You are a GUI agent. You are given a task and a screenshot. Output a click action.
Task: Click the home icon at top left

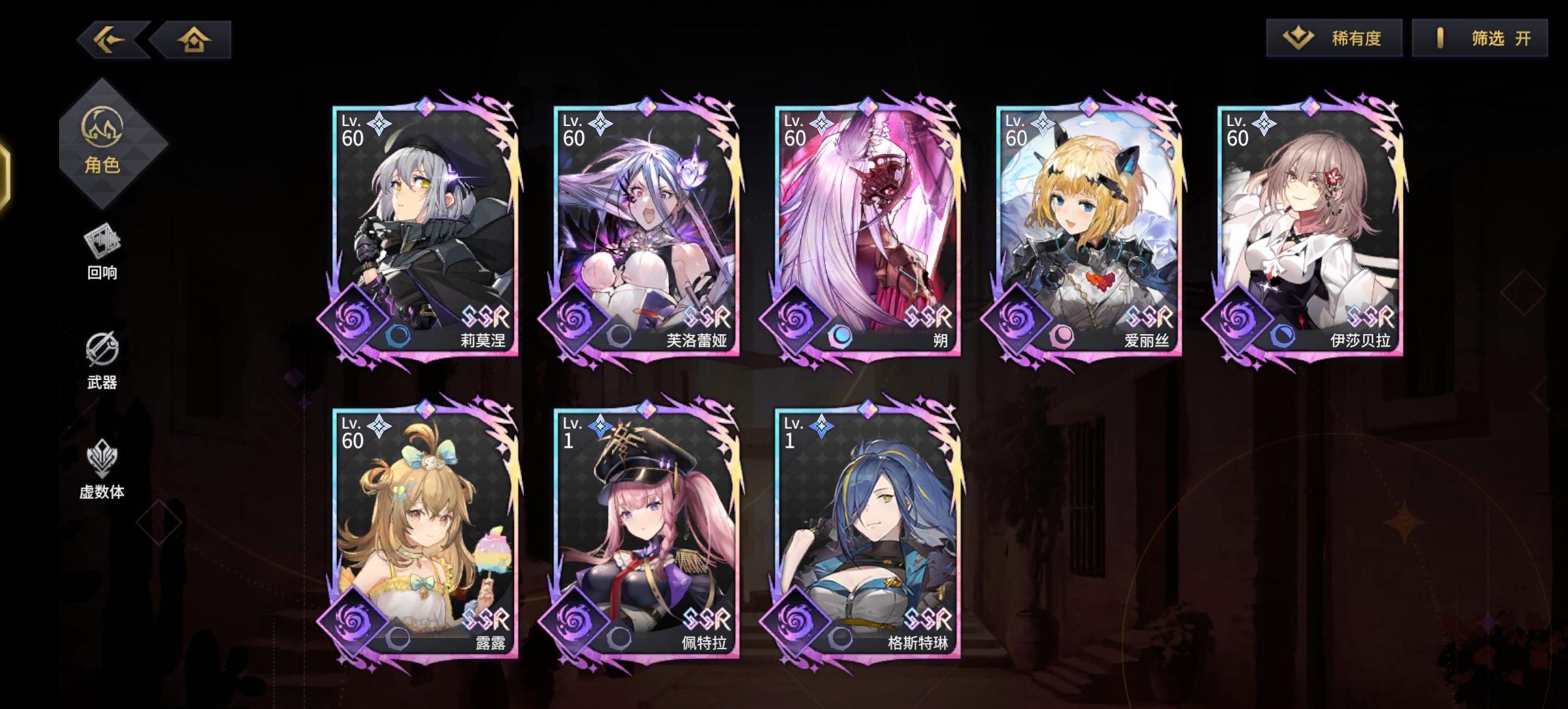[x=193, y=41]
